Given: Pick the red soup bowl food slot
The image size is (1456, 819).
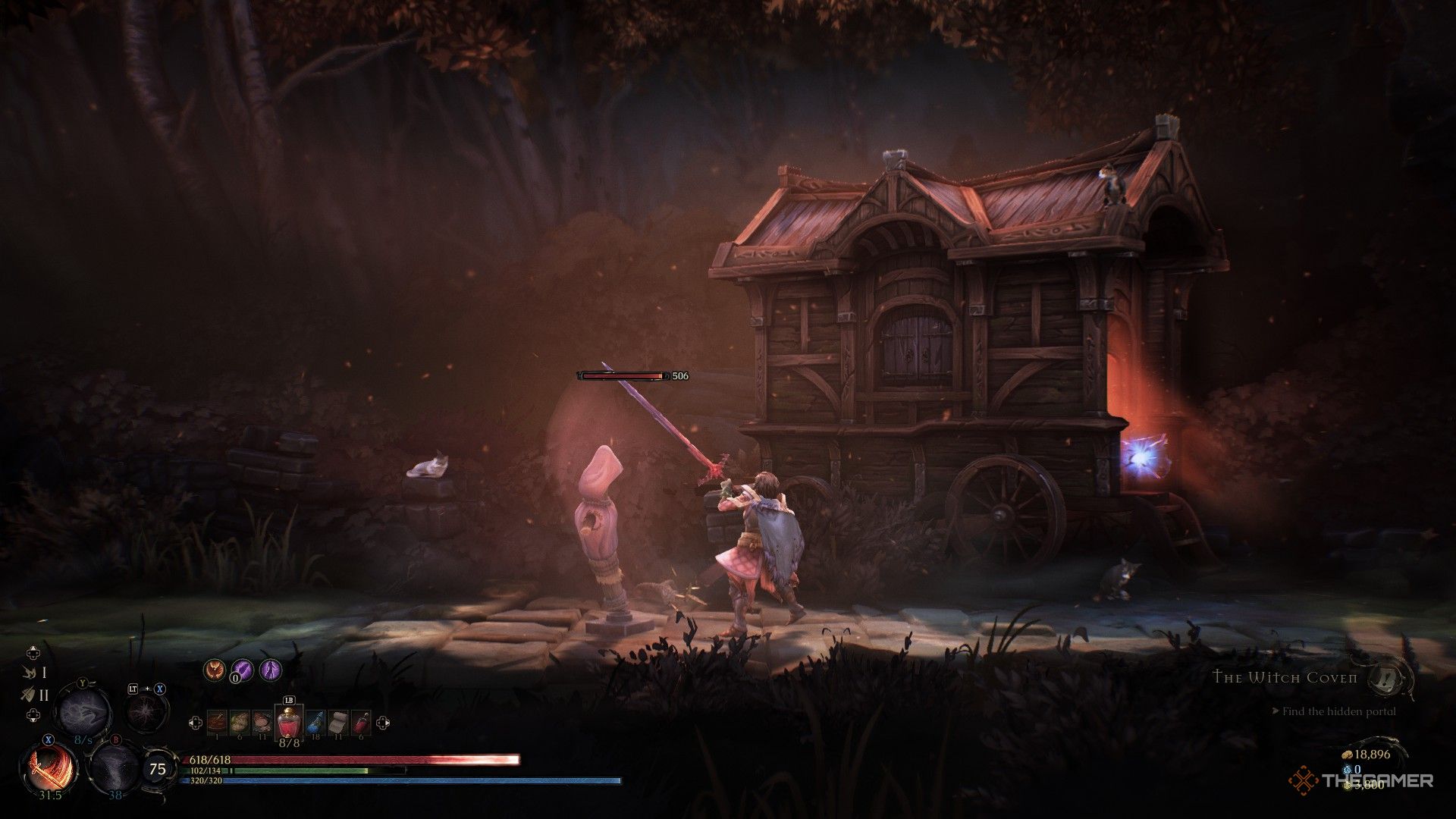Looking at the screenshot, I should tap(217, 723).
